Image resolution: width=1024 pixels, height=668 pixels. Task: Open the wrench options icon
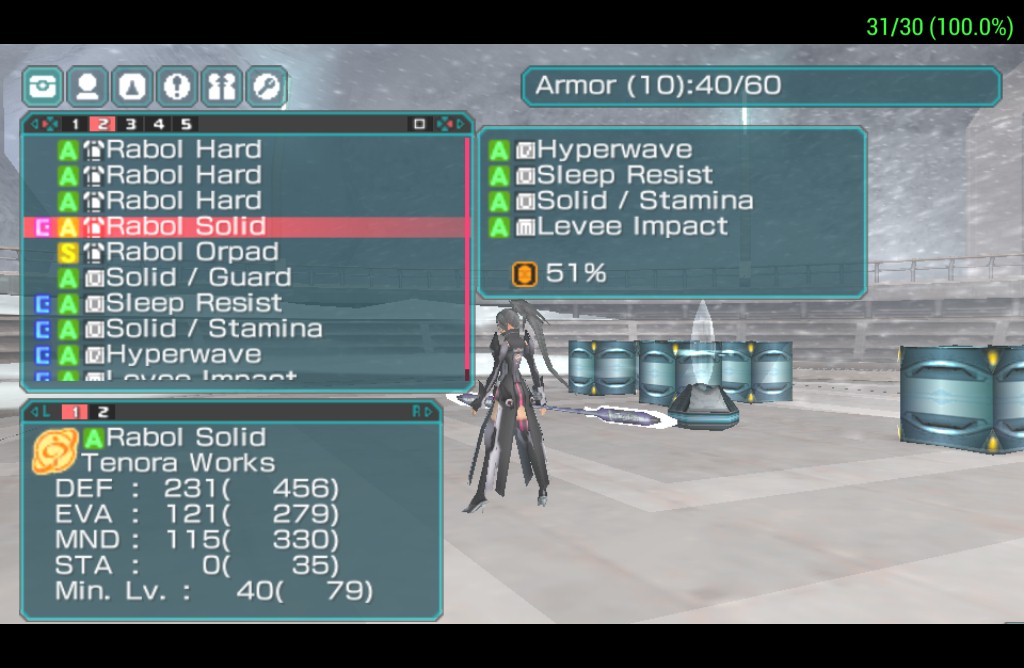pos(266,87)
